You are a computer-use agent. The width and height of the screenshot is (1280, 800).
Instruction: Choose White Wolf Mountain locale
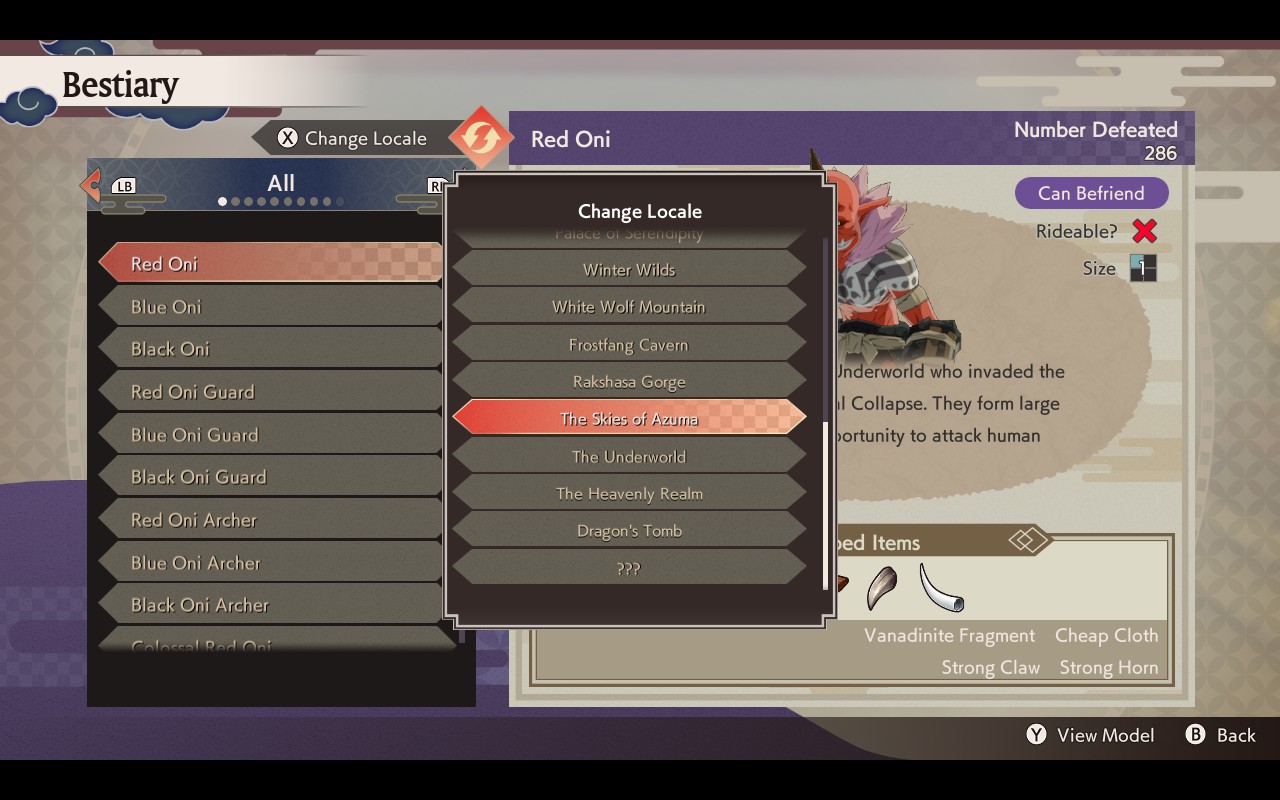coord(629,307)
